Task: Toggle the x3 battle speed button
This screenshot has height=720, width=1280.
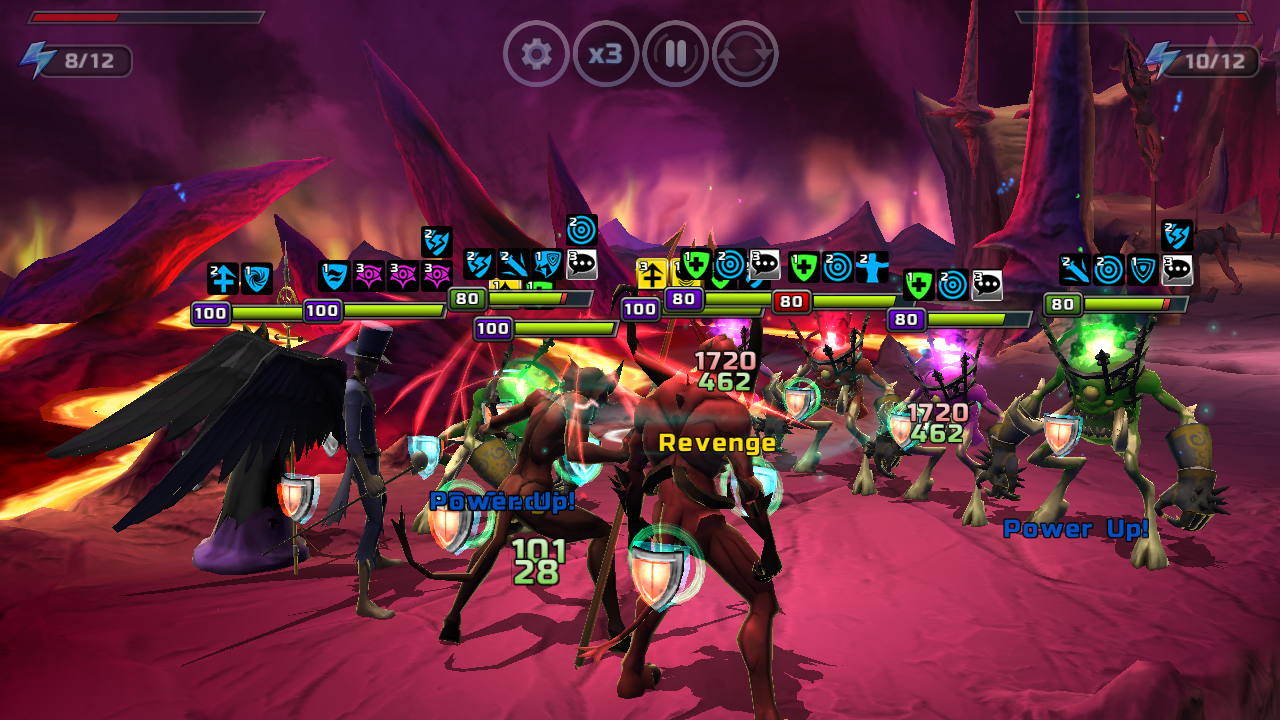Action: tap(606, 53)
